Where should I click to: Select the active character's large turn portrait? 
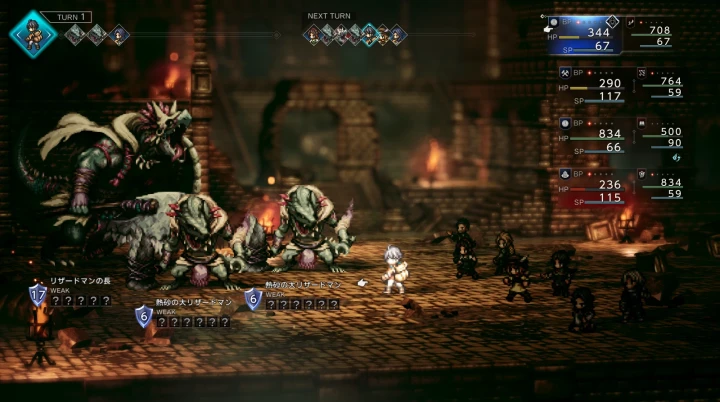click(x=34, y=33)
